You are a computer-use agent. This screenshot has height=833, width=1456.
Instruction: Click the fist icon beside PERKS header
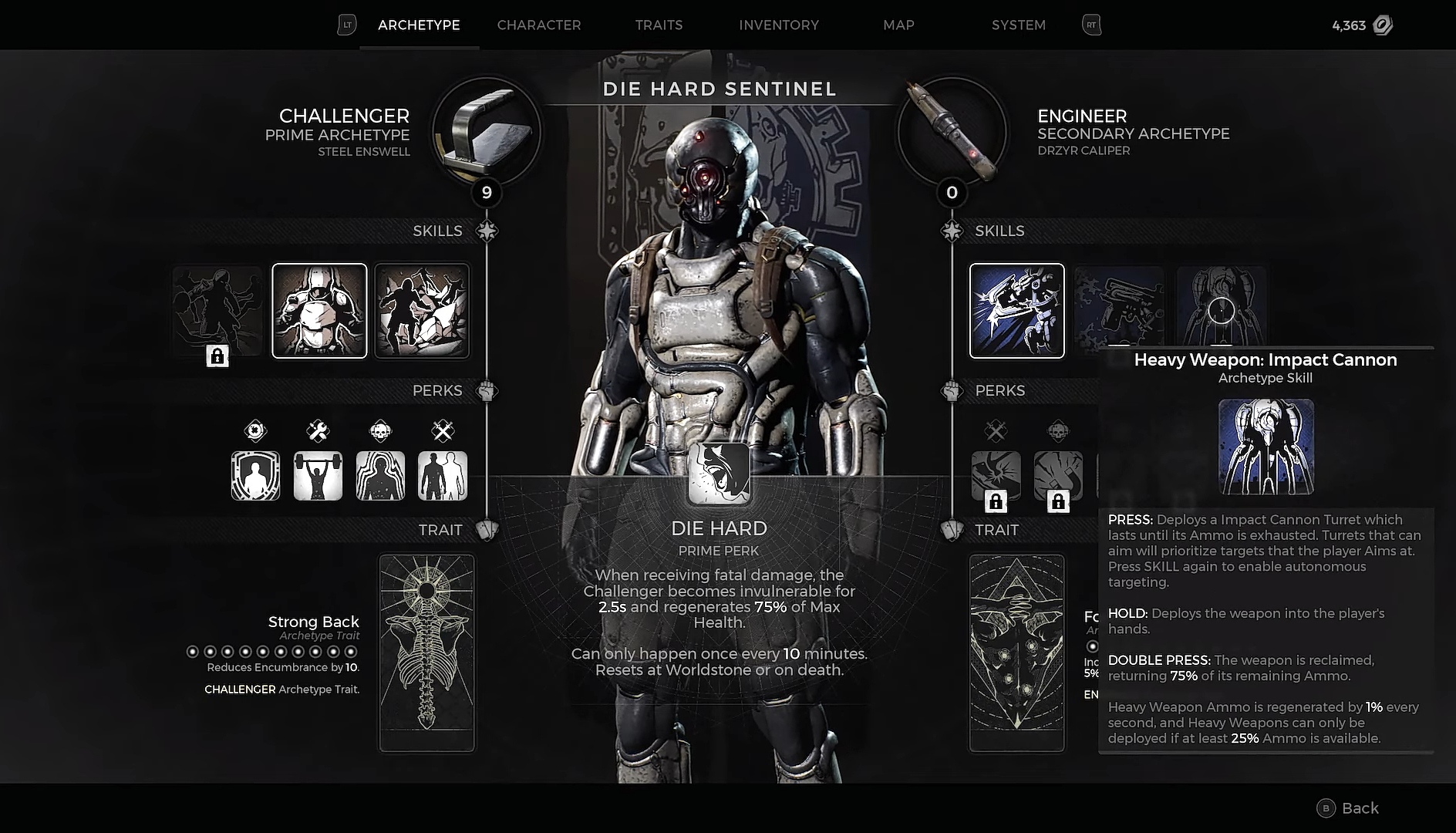(487, 390)
